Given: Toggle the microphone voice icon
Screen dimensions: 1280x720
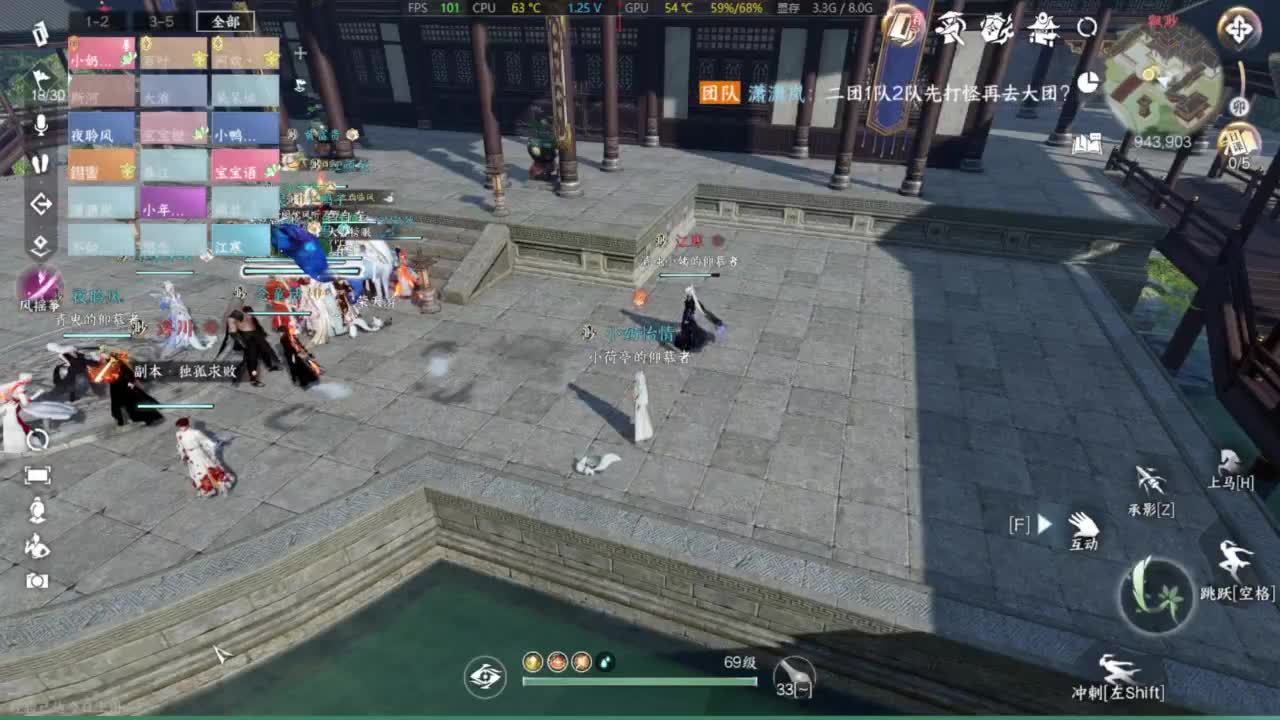Looking at the screenshot, I should pos(43,125).
